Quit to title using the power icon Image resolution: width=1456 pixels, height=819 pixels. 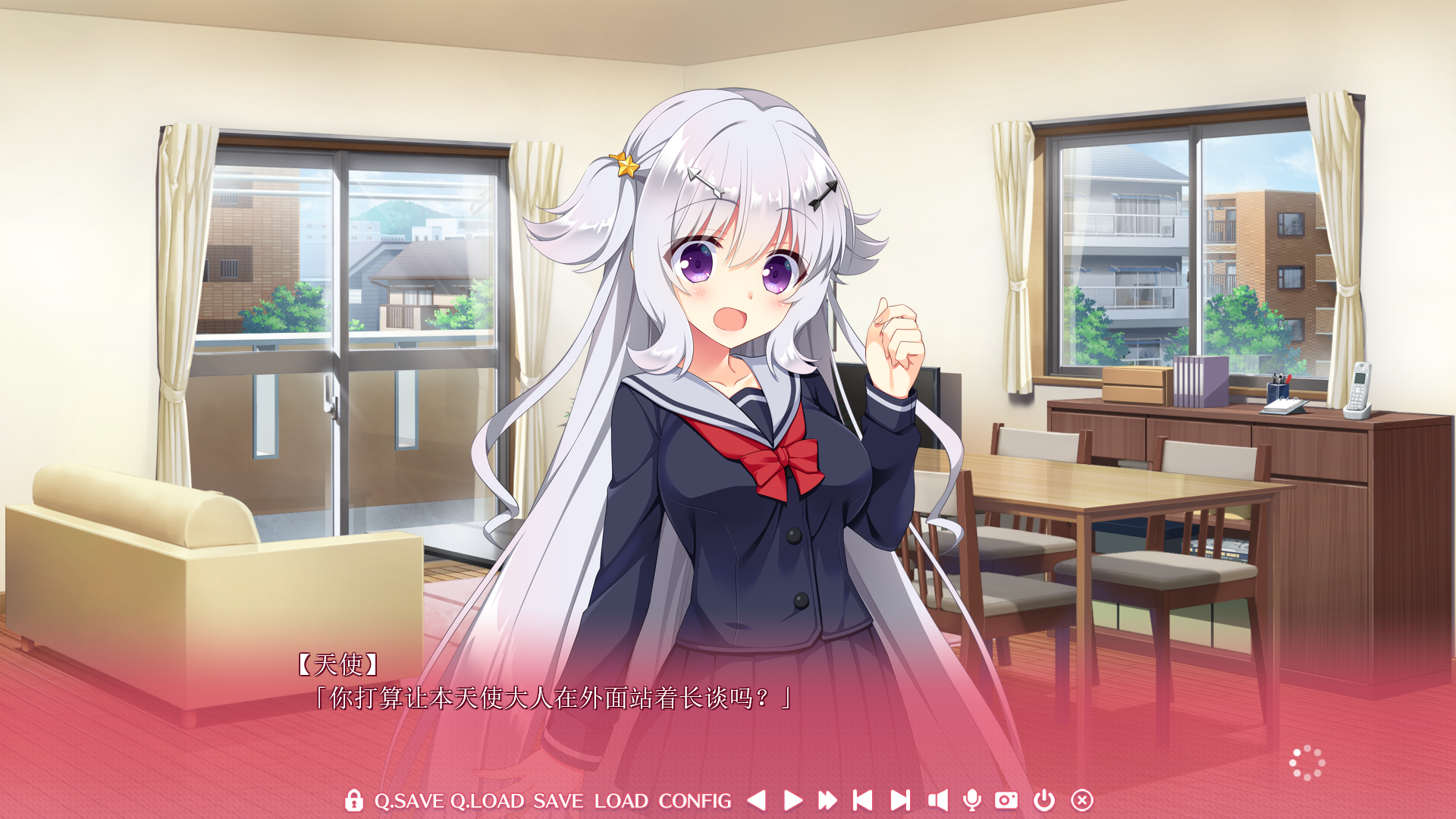(x=1044, y=800)
